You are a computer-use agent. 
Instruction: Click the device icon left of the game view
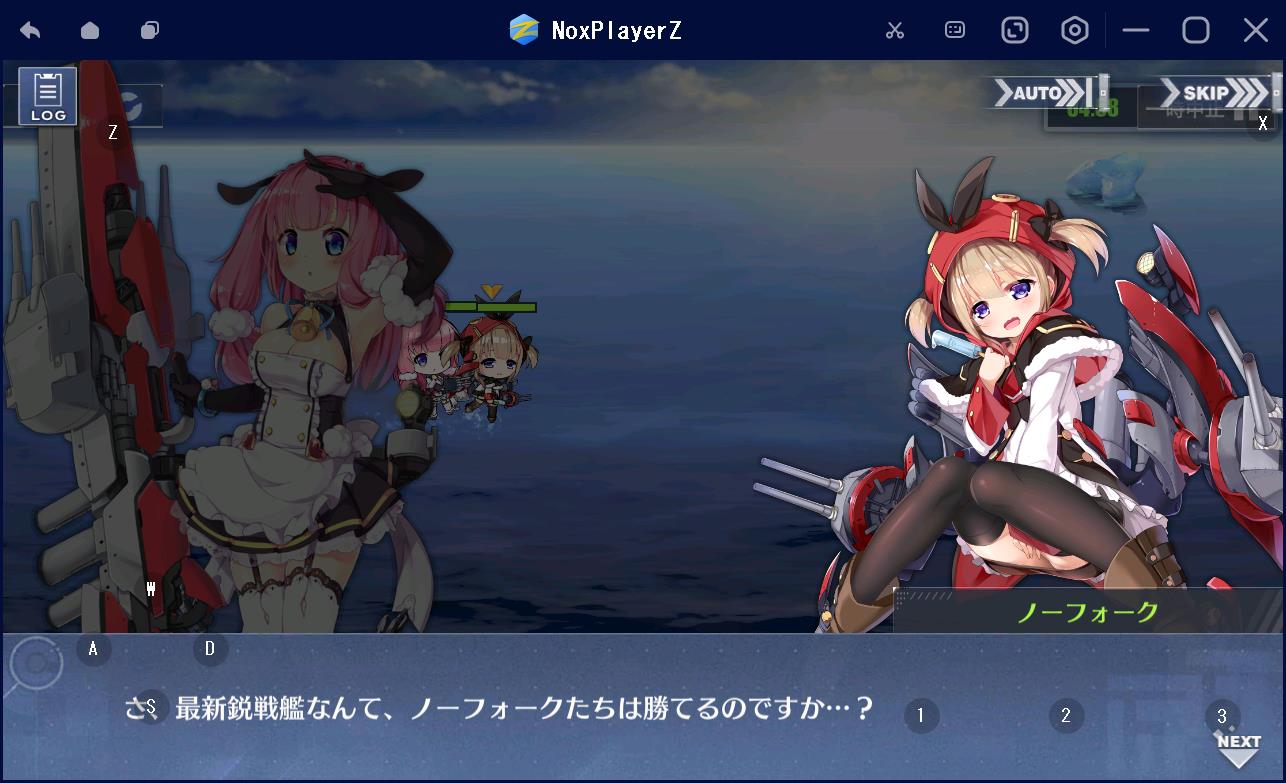[149, 30]
